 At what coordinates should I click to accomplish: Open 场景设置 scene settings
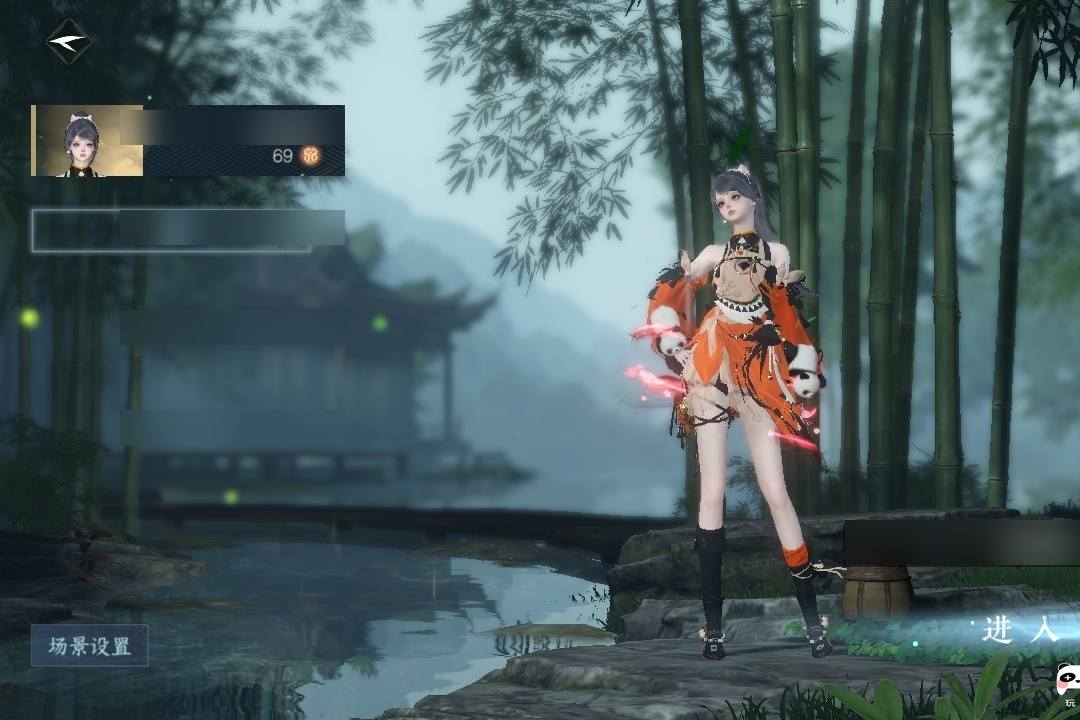click(90, 646)
